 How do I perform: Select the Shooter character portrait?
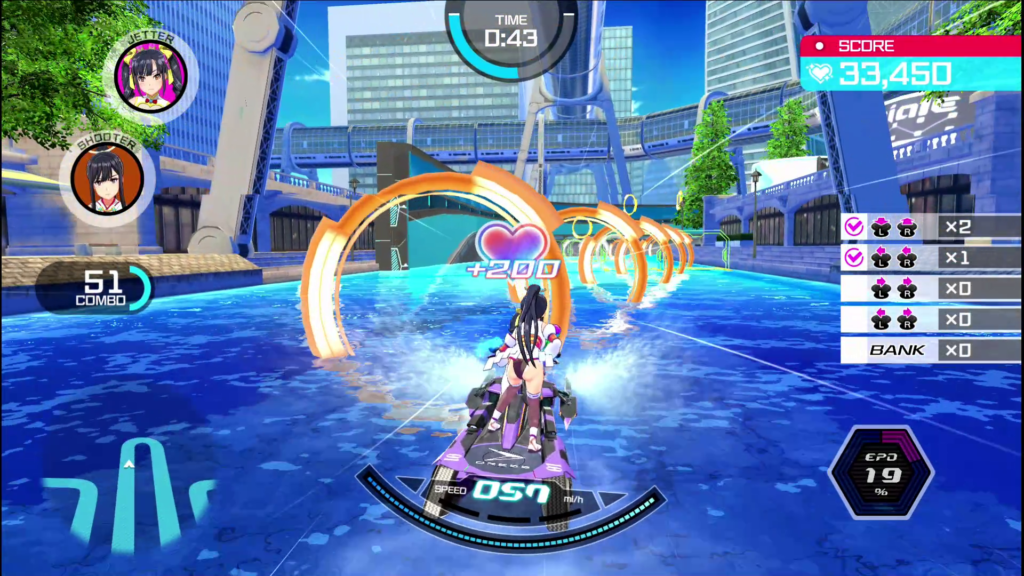point(107,179)
